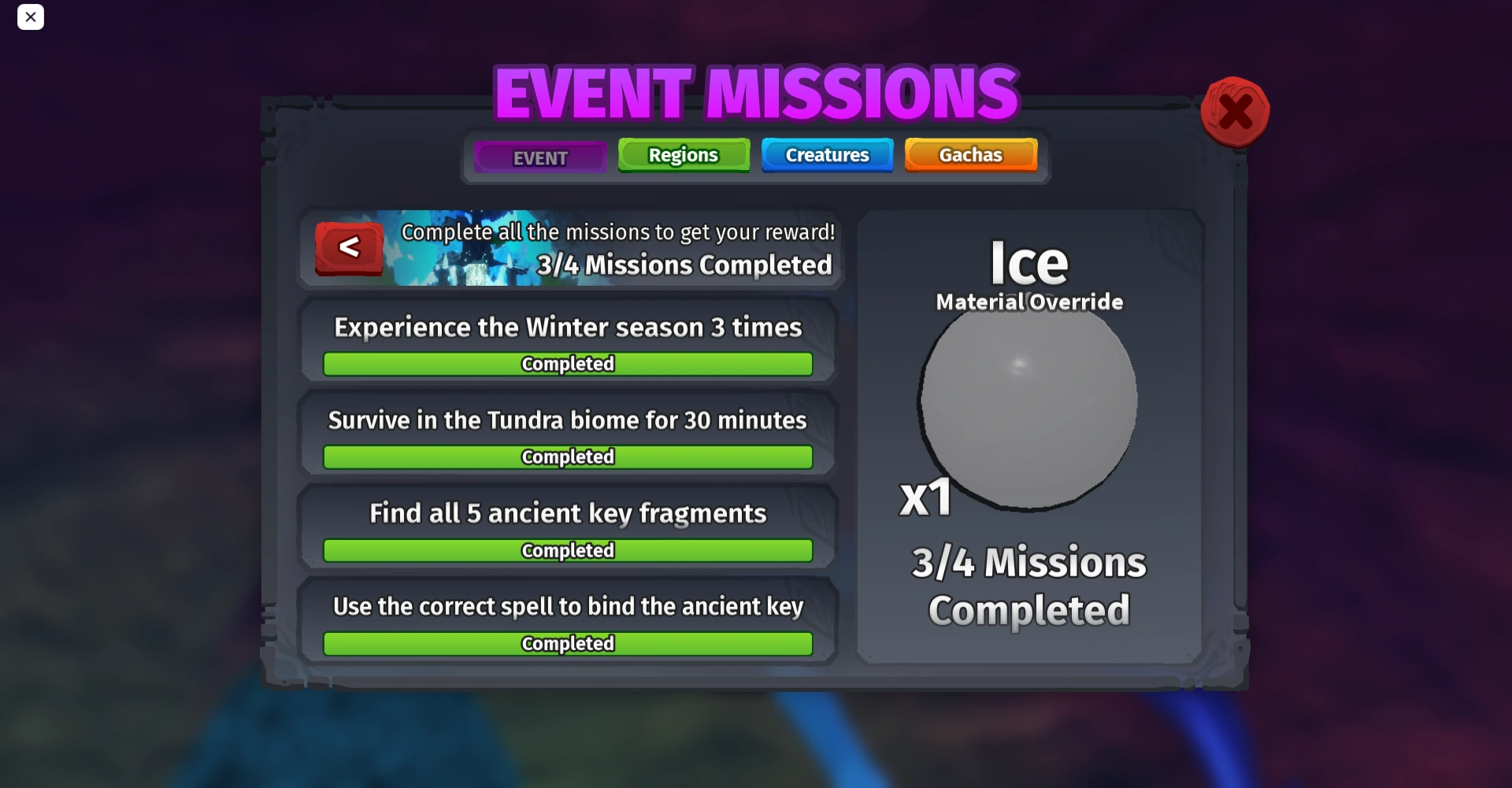Switch to the EVENT tab
Screen dimensions: 1512x788
(539, 157)
